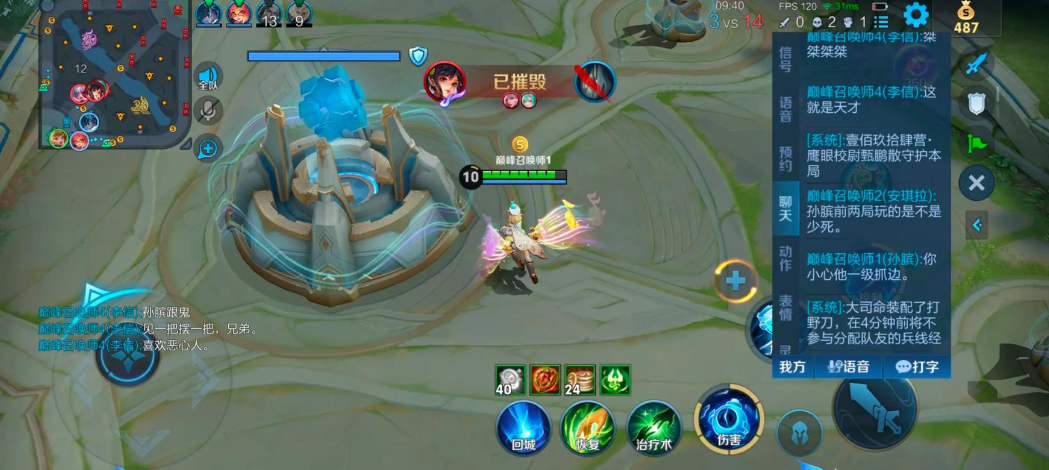This screenshot has height=470, width=1049.
Task: Open the 动作 actions tab
Action: coord(786,258)
